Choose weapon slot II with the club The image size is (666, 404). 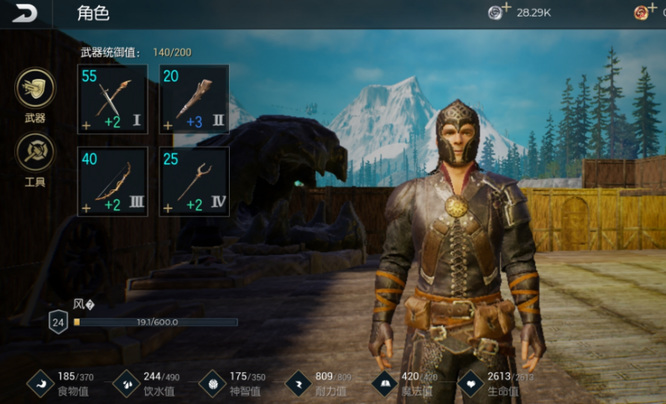pos(194,99)
